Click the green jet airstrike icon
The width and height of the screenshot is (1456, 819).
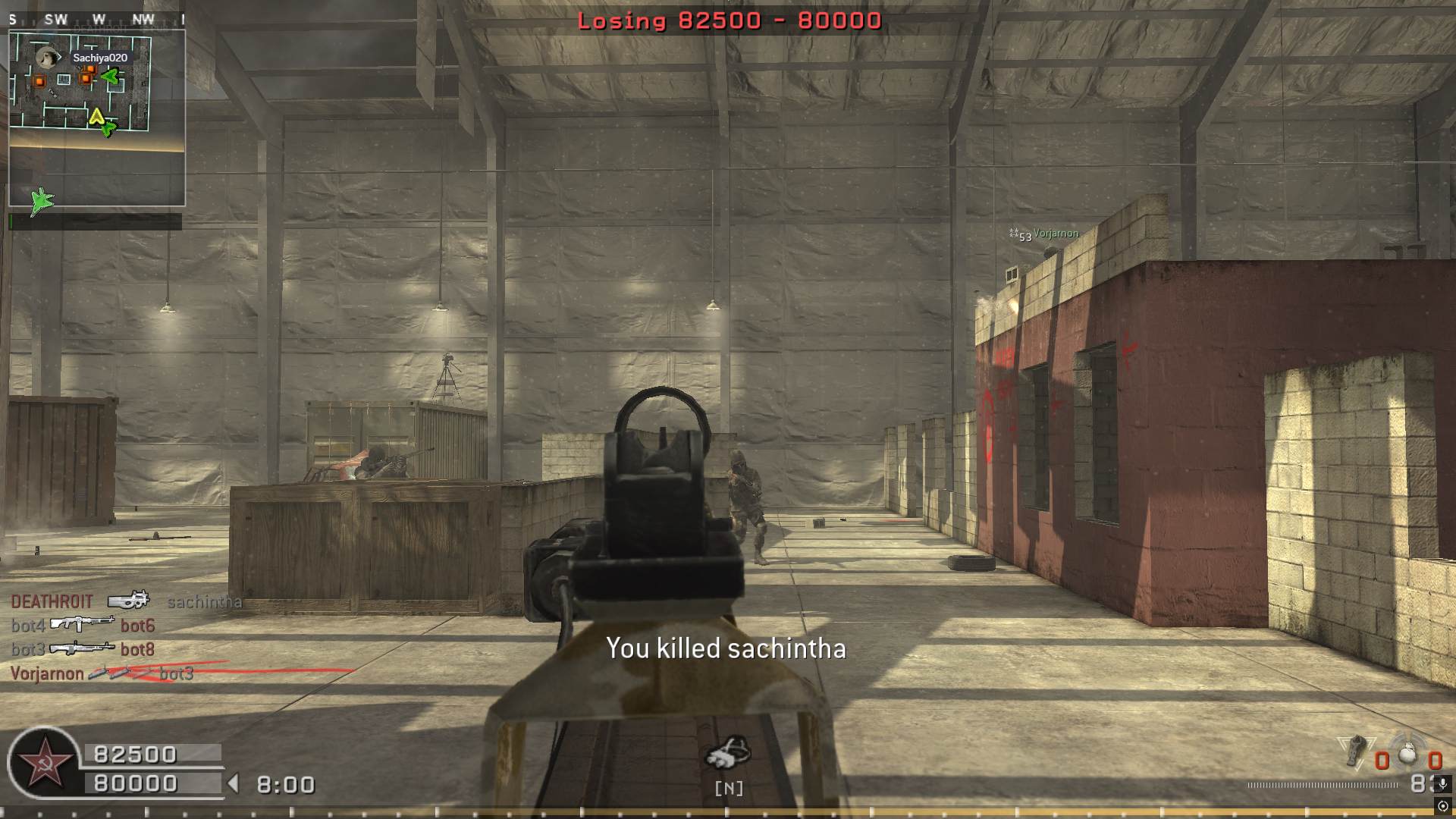42,201
